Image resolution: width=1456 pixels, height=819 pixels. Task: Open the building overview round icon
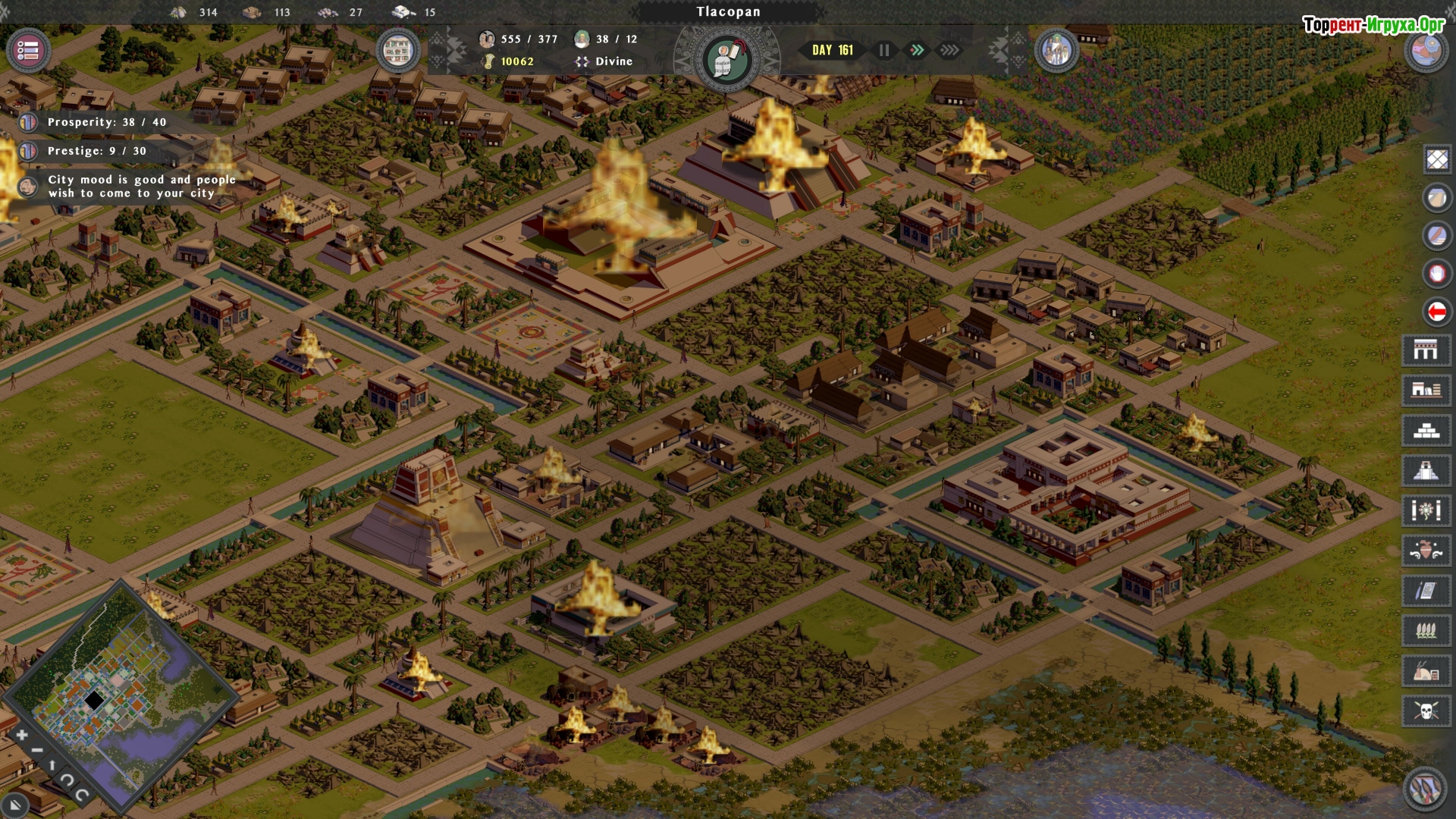397,51
